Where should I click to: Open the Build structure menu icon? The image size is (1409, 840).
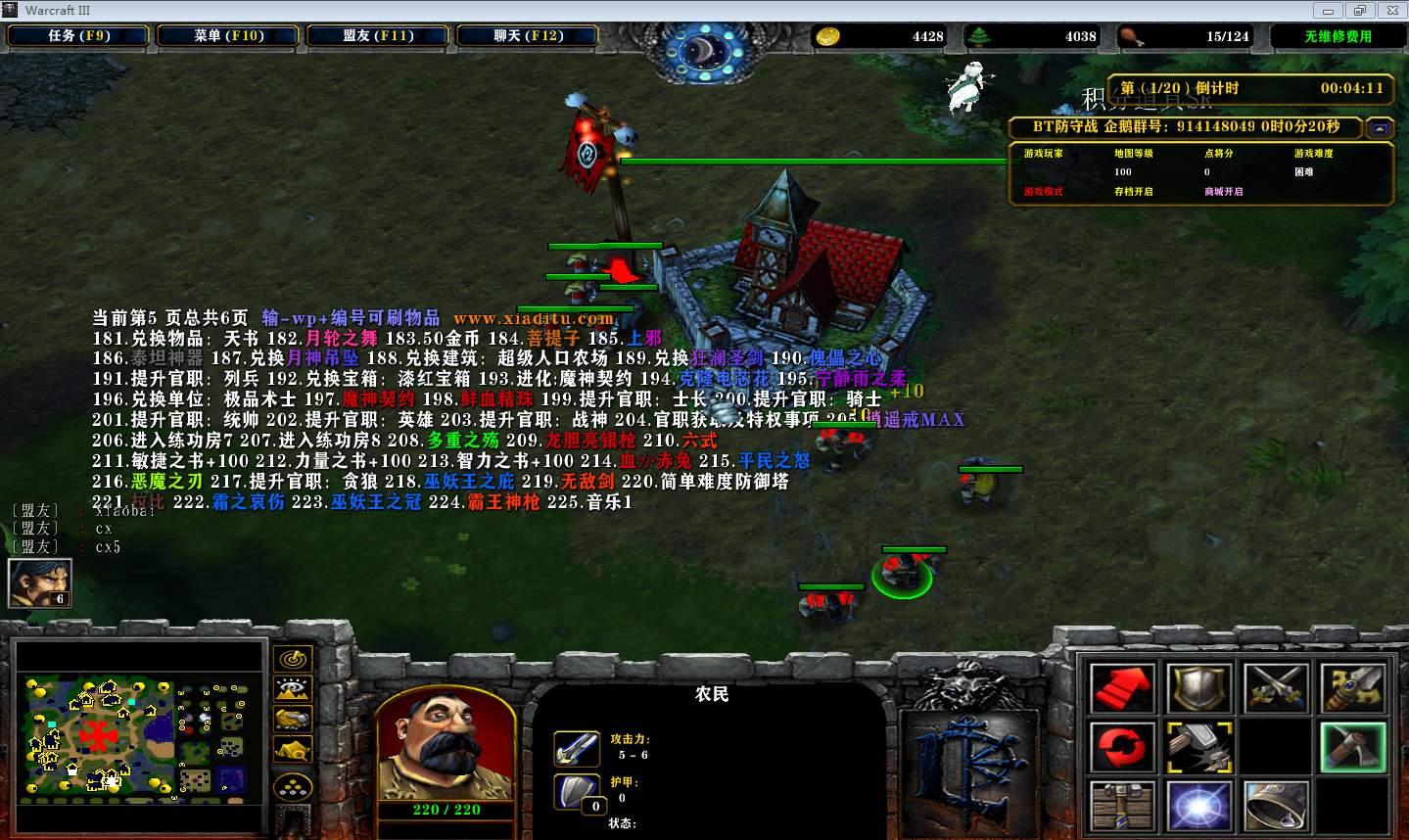click(x=1122, y=805)
